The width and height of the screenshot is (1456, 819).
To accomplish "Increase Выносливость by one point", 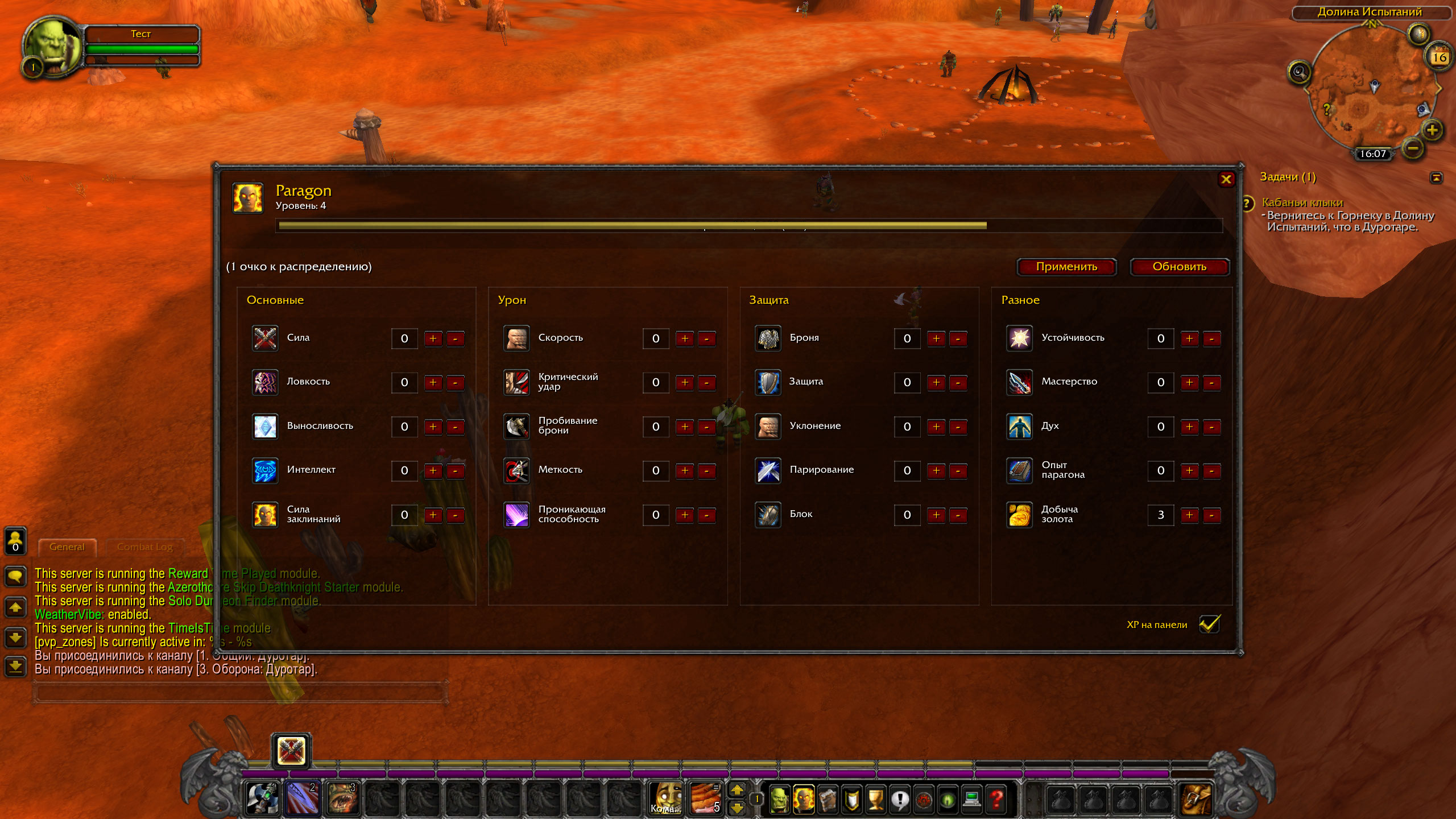I will (x=433, y=427).
